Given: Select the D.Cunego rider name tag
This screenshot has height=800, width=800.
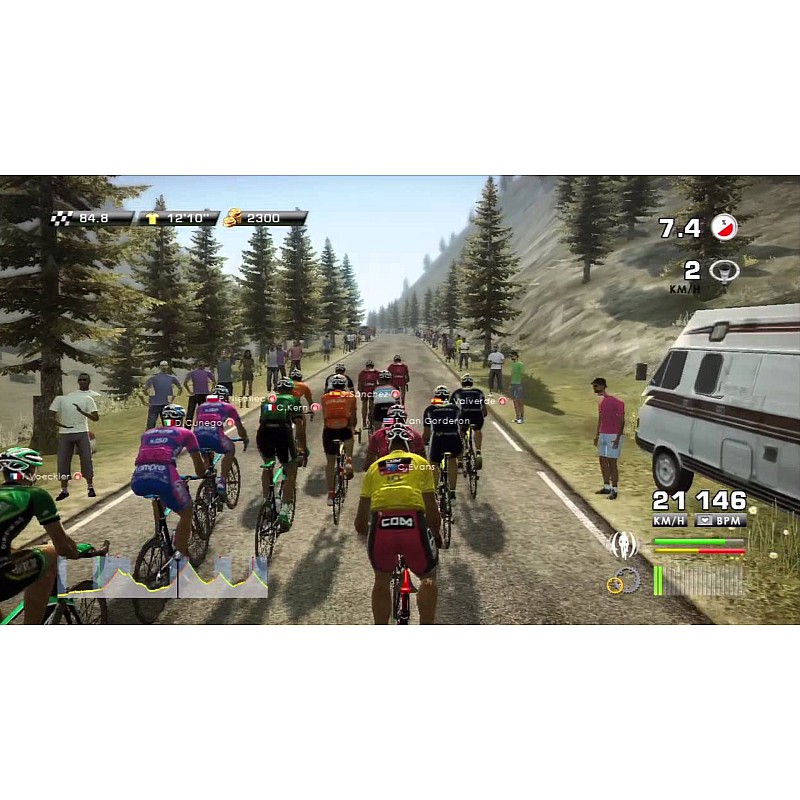Looking at the screenshot, I should click(204, 423).
